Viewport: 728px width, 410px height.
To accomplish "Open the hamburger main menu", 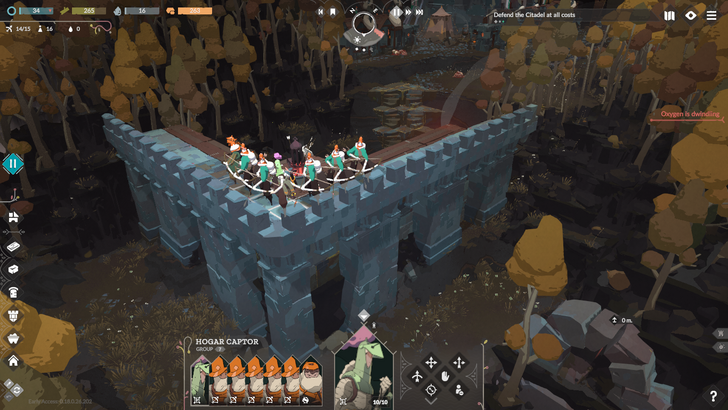I will (712, 15).
